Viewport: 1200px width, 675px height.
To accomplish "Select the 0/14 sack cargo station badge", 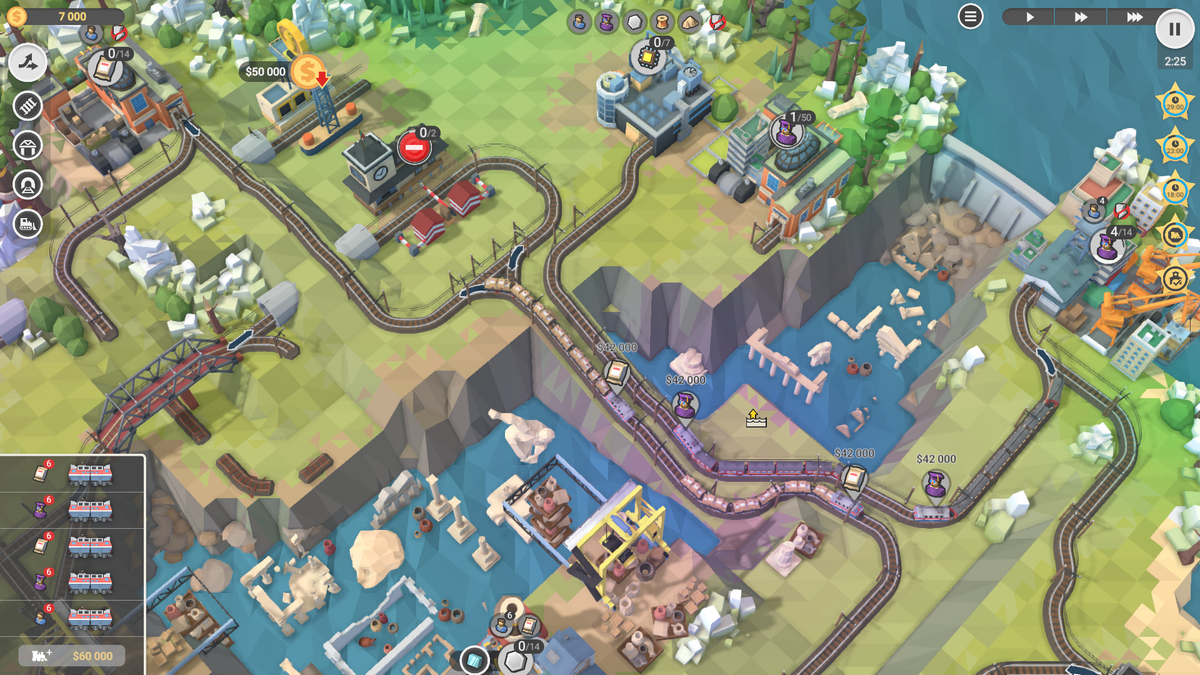I will [106, 66].
